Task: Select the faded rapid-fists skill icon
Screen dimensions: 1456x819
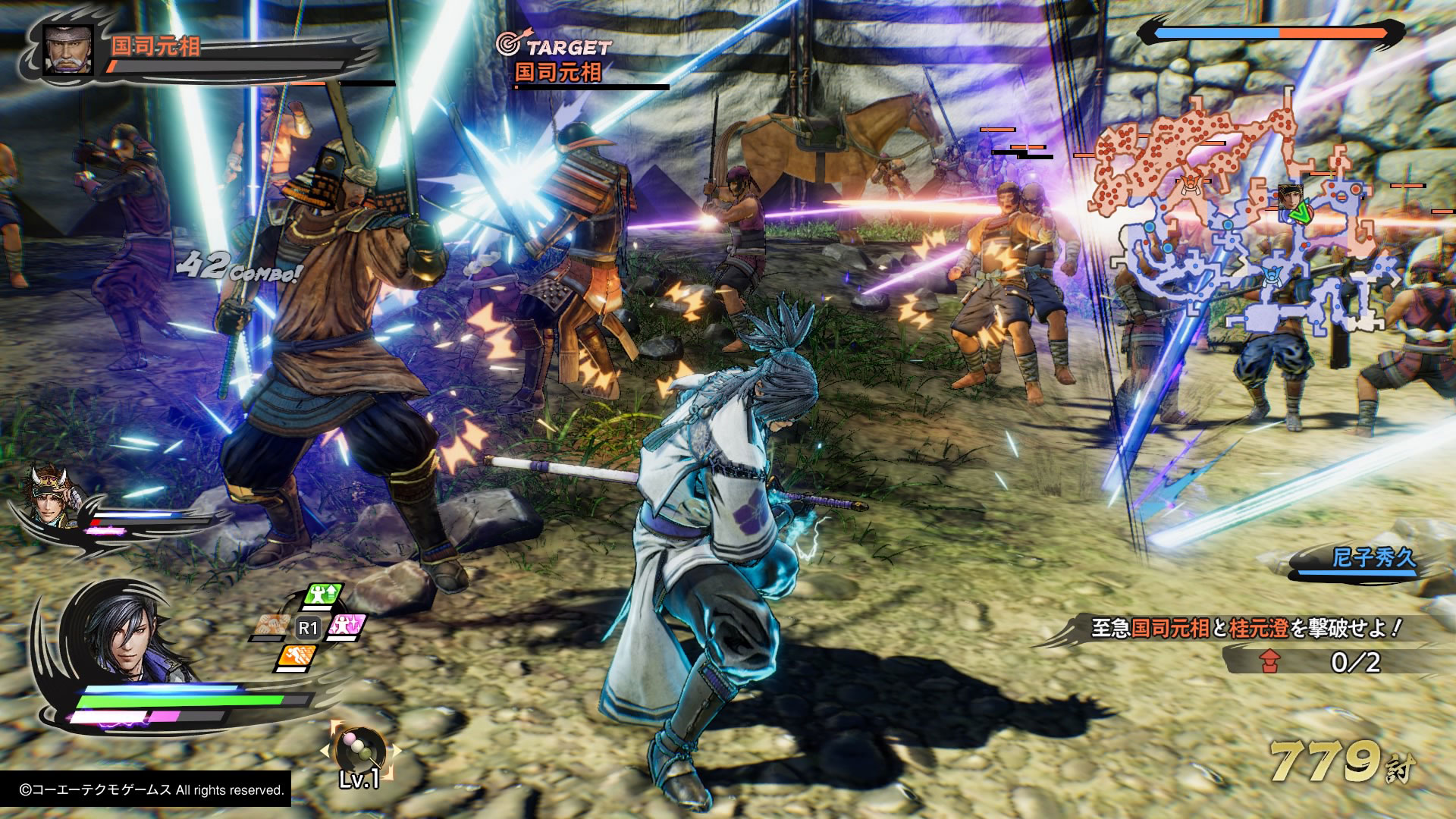Action: (270, 627)
